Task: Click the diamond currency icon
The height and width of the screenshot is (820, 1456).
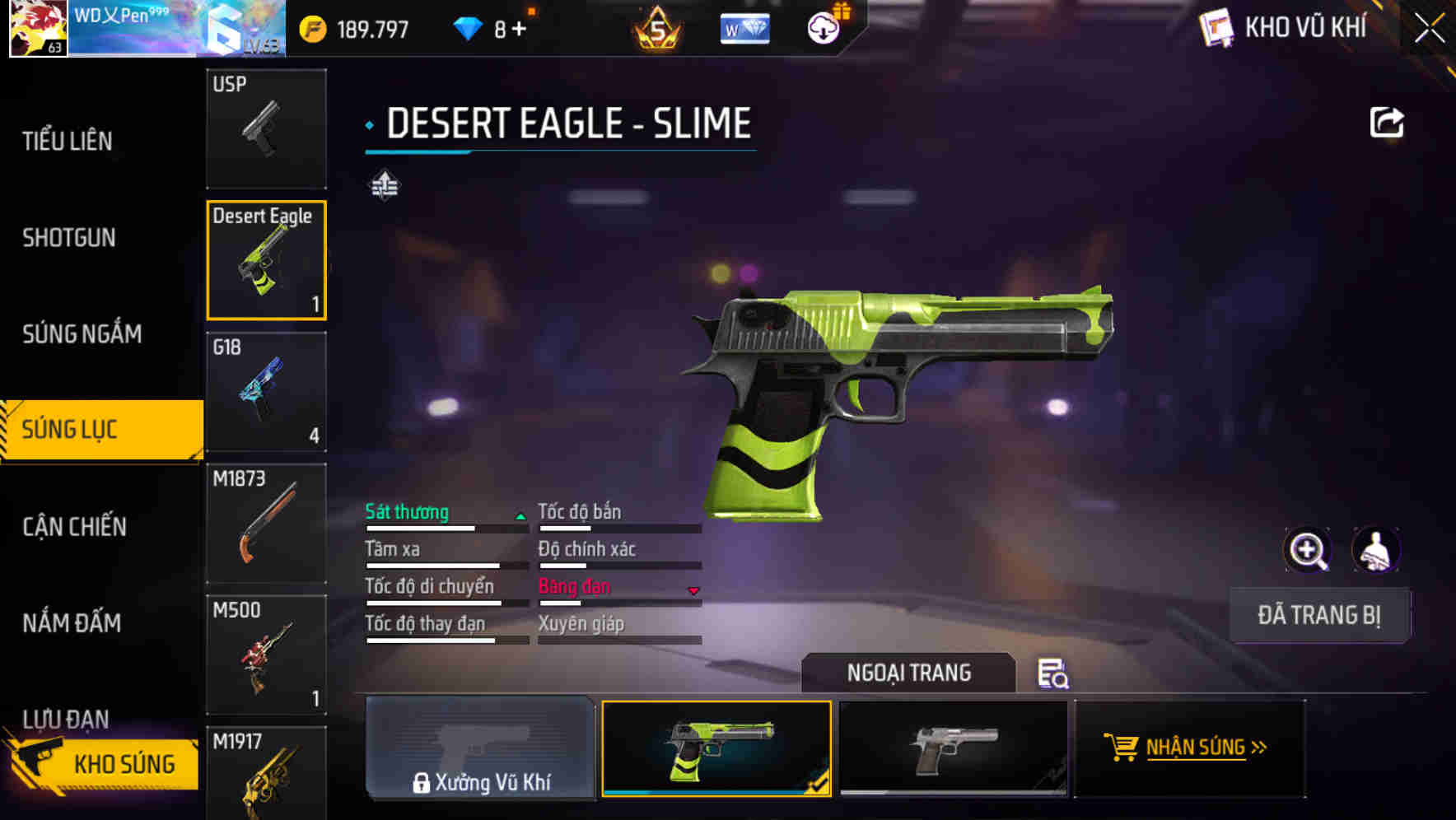Action: tap(468, 27)
